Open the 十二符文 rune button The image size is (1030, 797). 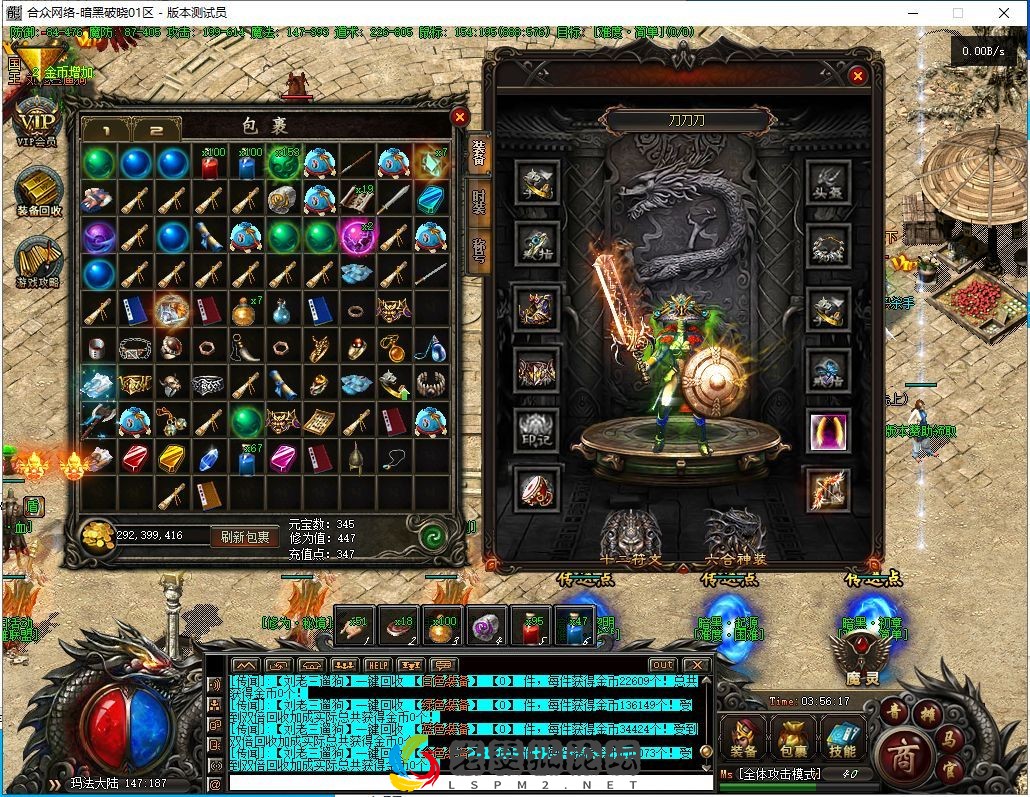(630, 533)
